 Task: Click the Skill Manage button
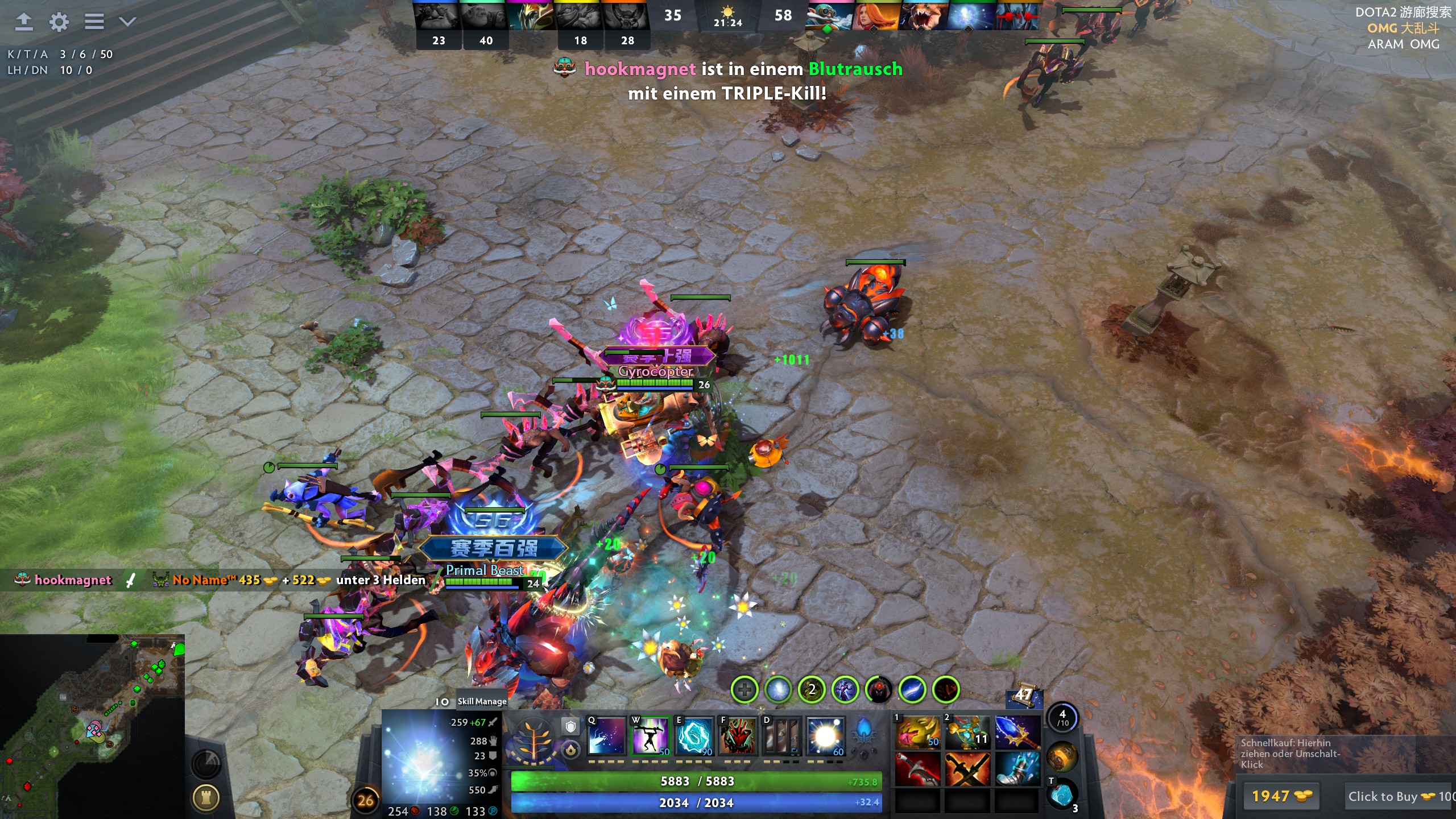[482, 701]
